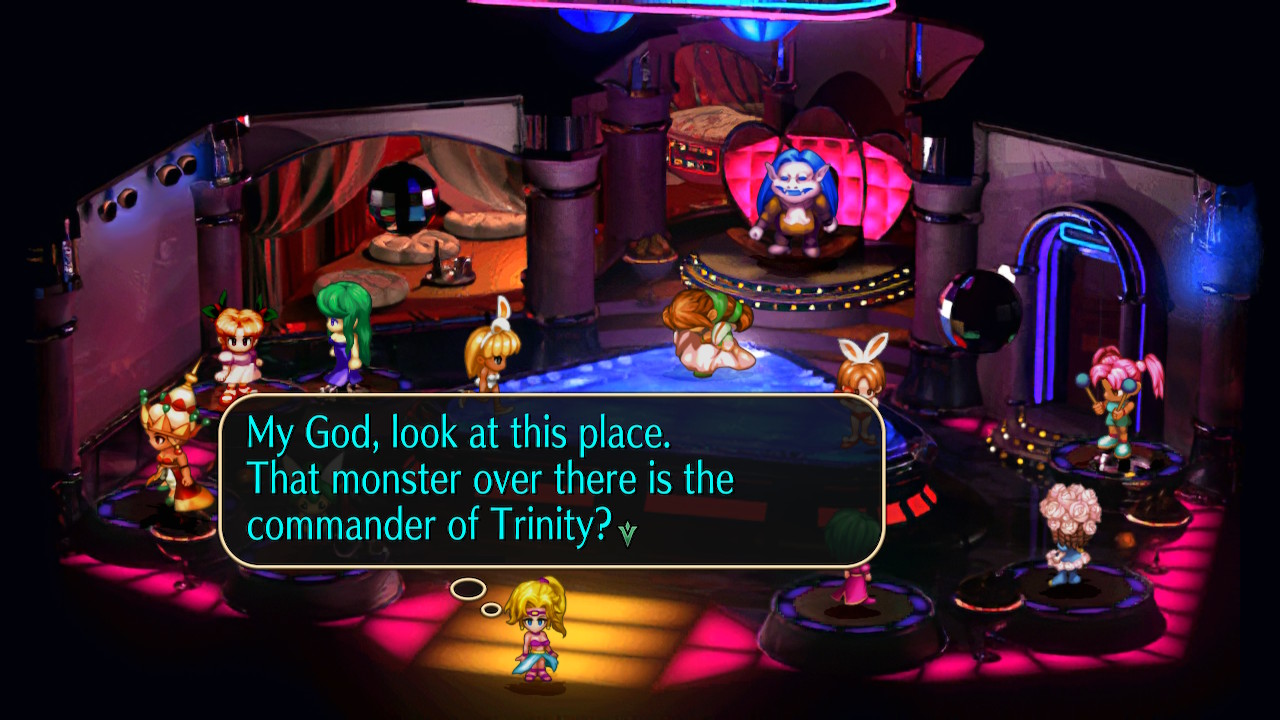1280x720 pixels.
Task: Advance dialogue with the green arrow indicator
Action: click(627, 534)
